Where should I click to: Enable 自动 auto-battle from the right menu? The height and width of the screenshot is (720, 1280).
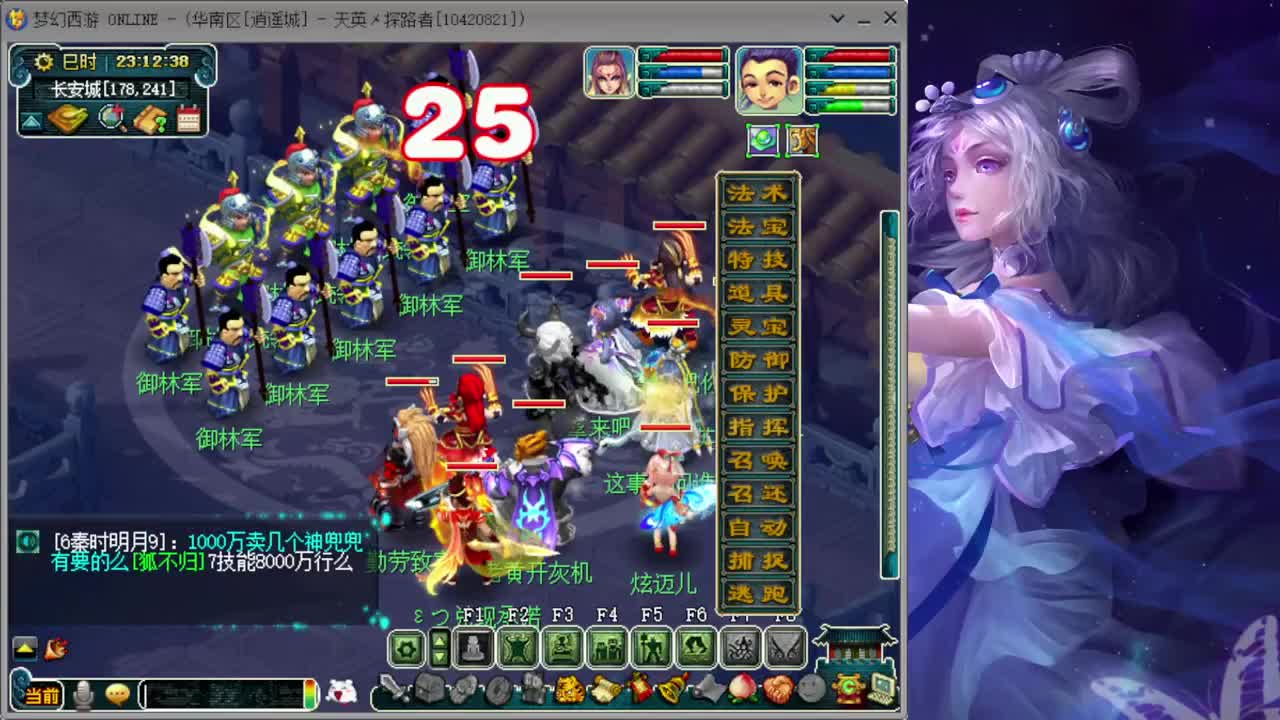tap(757, 524)
